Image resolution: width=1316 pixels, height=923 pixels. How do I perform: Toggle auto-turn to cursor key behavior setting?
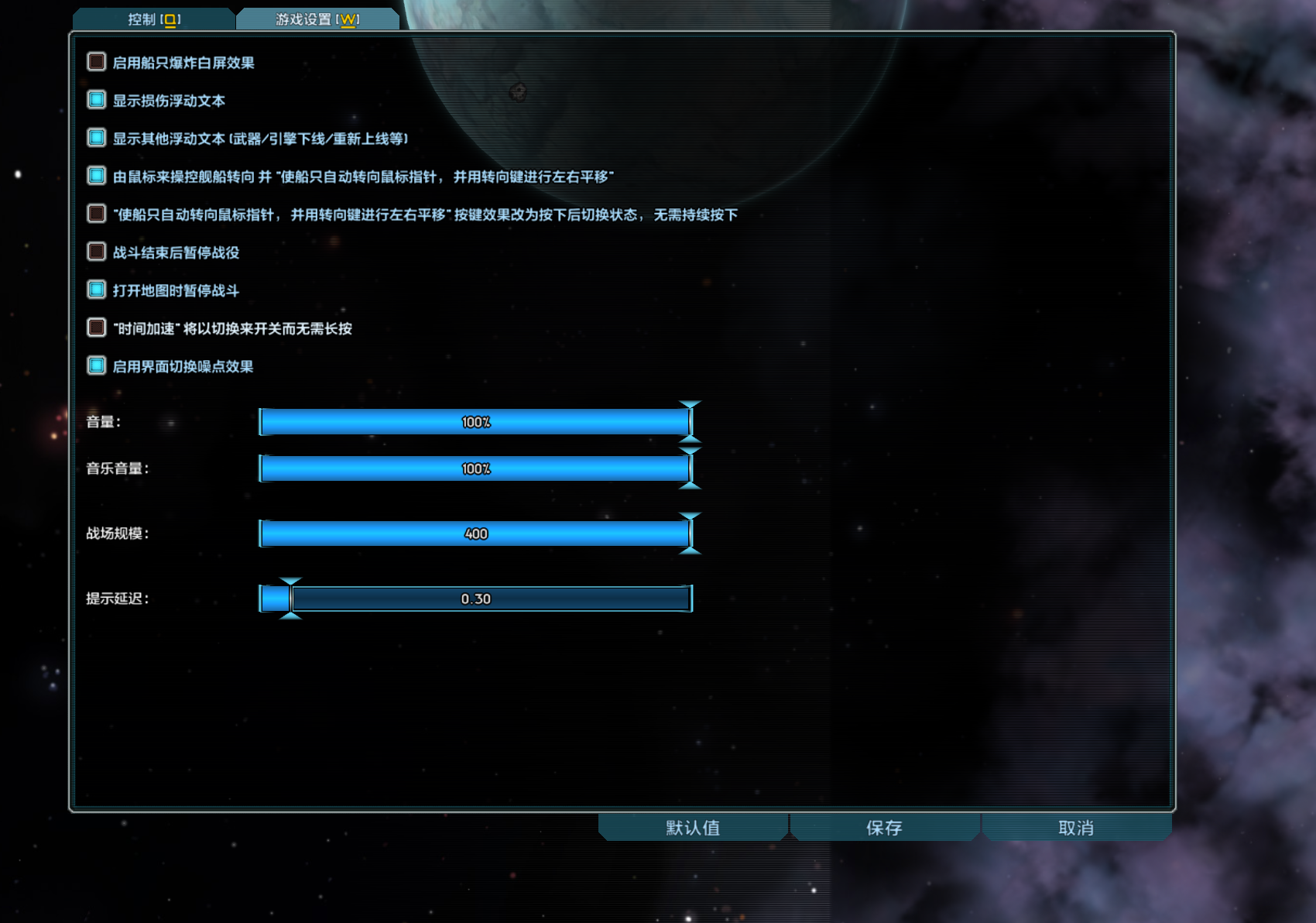(96, 214)
